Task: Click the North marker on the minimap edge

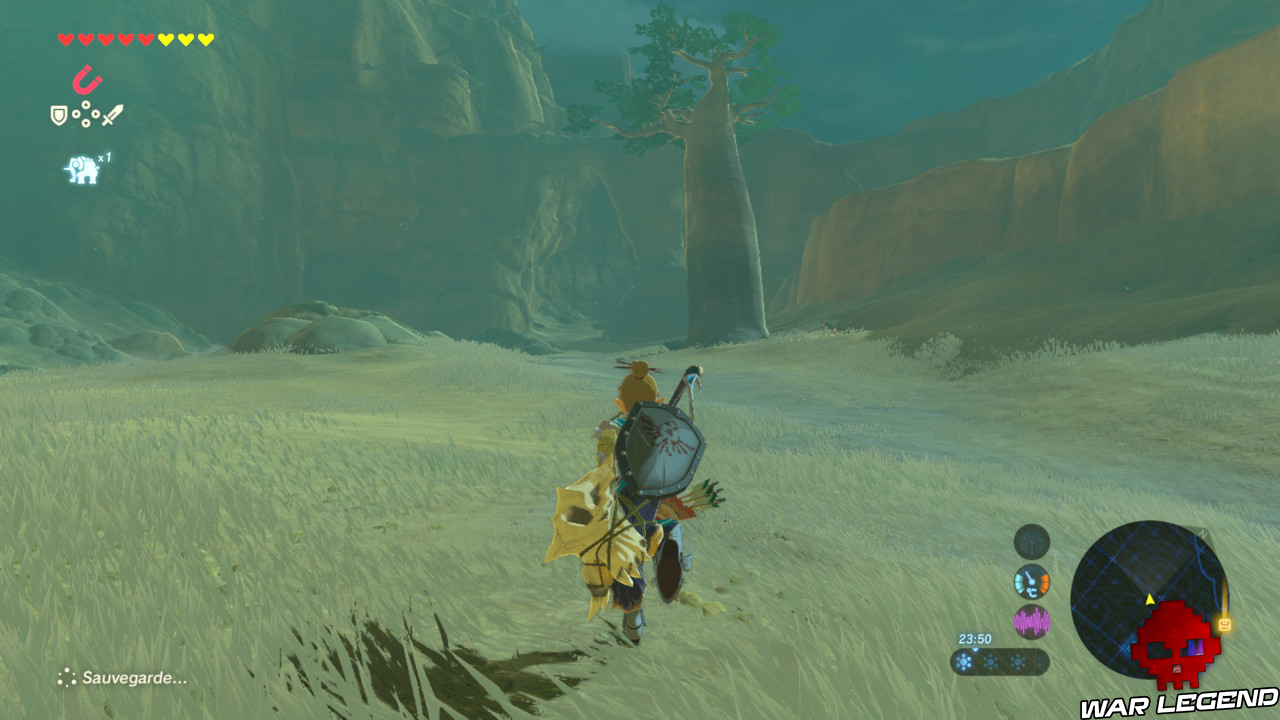Action: (1203, 533)
